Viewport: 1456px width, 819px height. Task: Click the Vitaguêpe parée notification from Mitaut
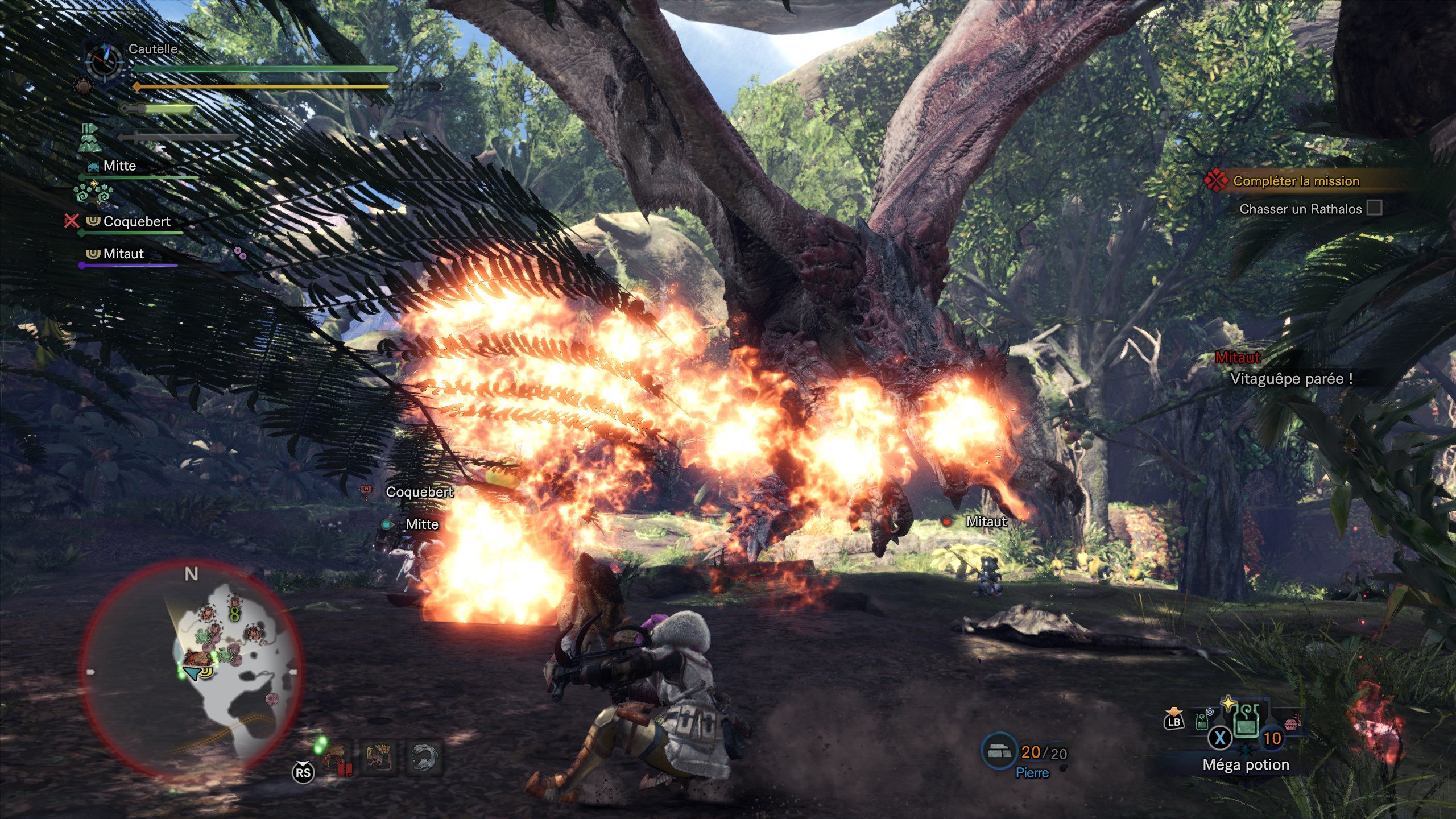1291,379
